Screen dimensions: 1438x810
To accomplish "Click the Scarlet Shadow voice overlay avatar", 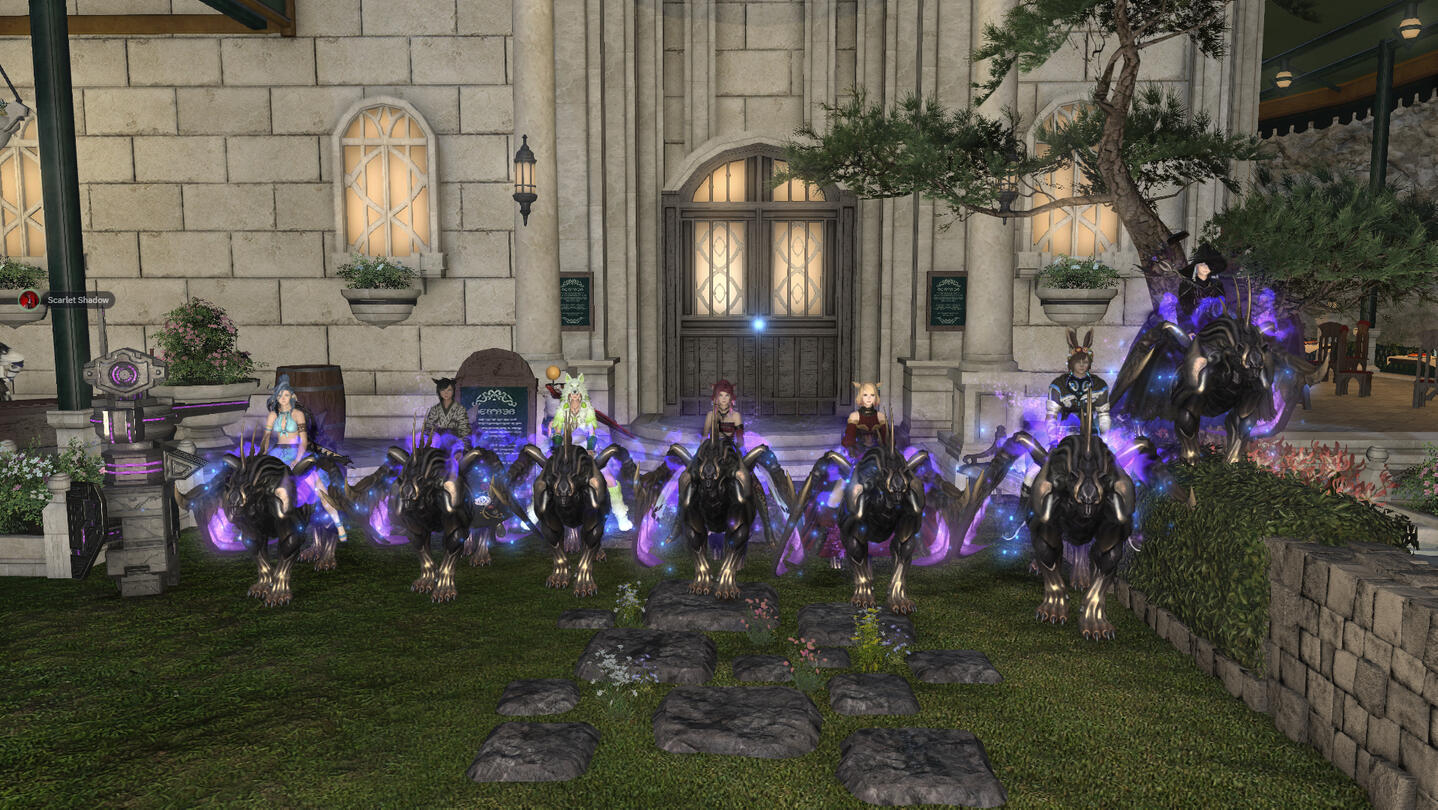I will pos(29,299).
